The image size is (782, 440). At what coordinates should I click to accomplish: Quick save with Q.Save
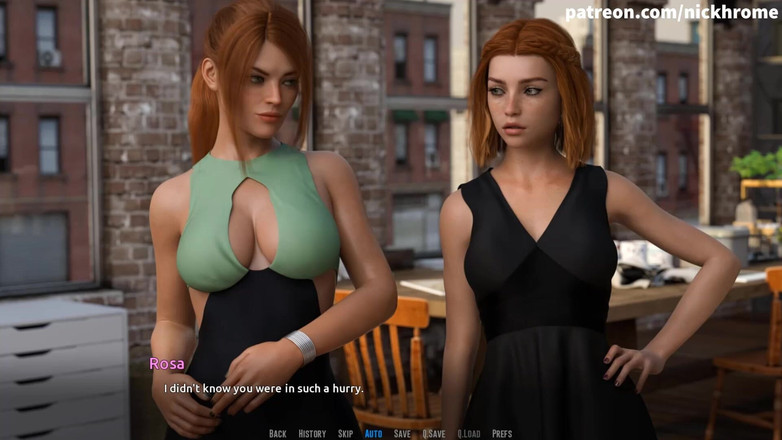434,434
